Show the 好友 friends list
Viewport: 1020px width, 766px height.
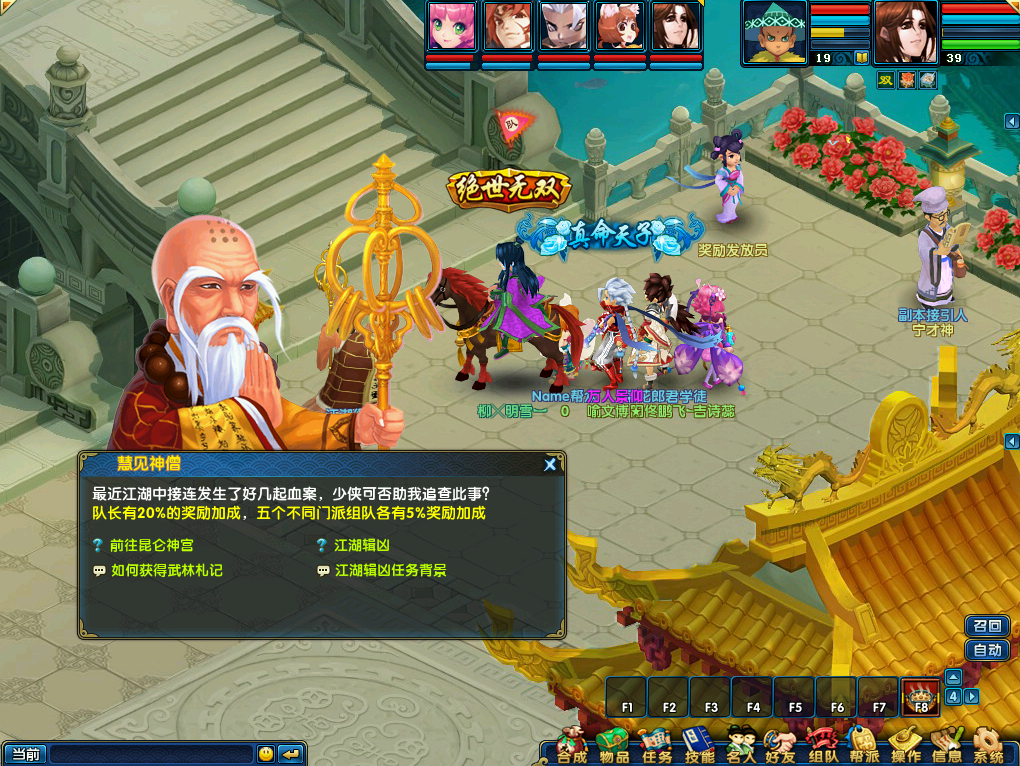(x=781, y=746)
